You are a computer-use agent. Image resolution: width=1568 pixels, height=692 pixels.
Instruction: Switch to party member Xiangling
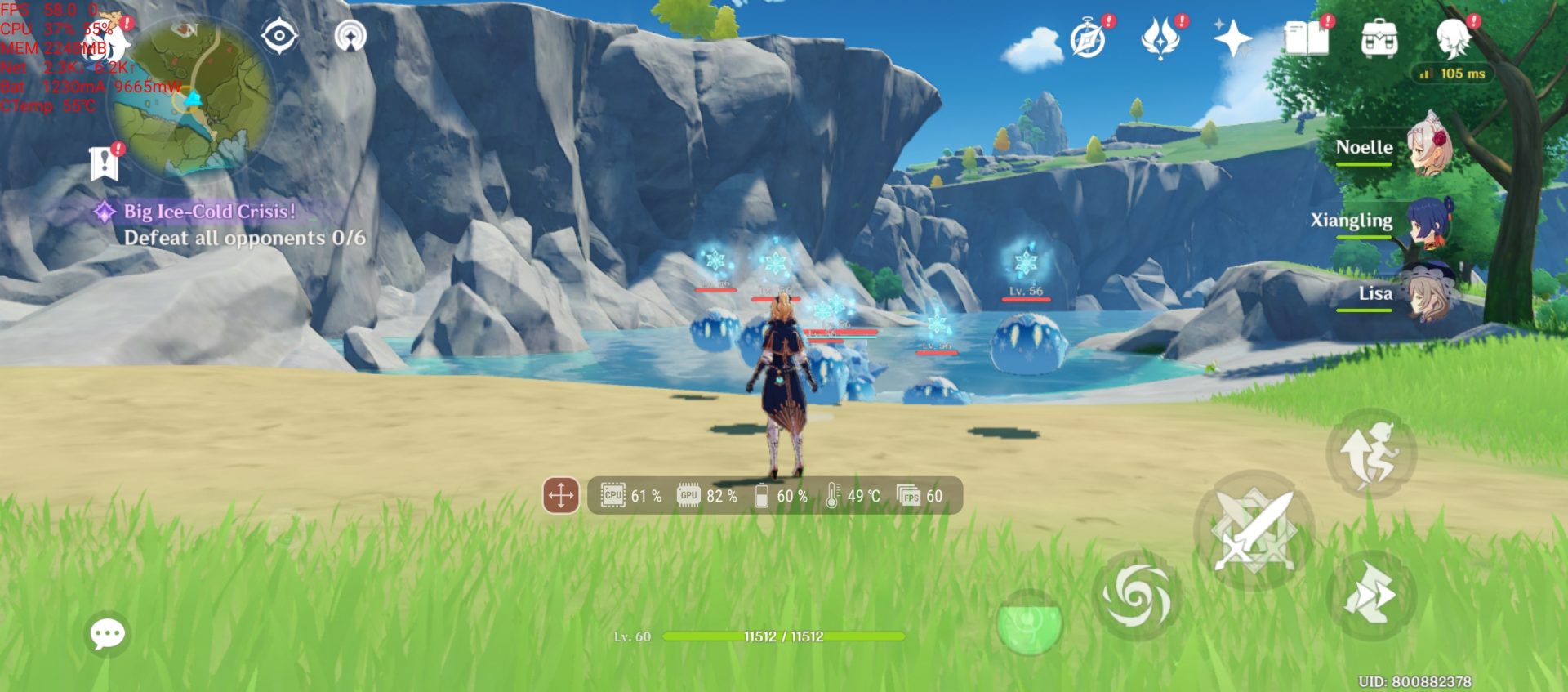click(x=1428, y=221)
